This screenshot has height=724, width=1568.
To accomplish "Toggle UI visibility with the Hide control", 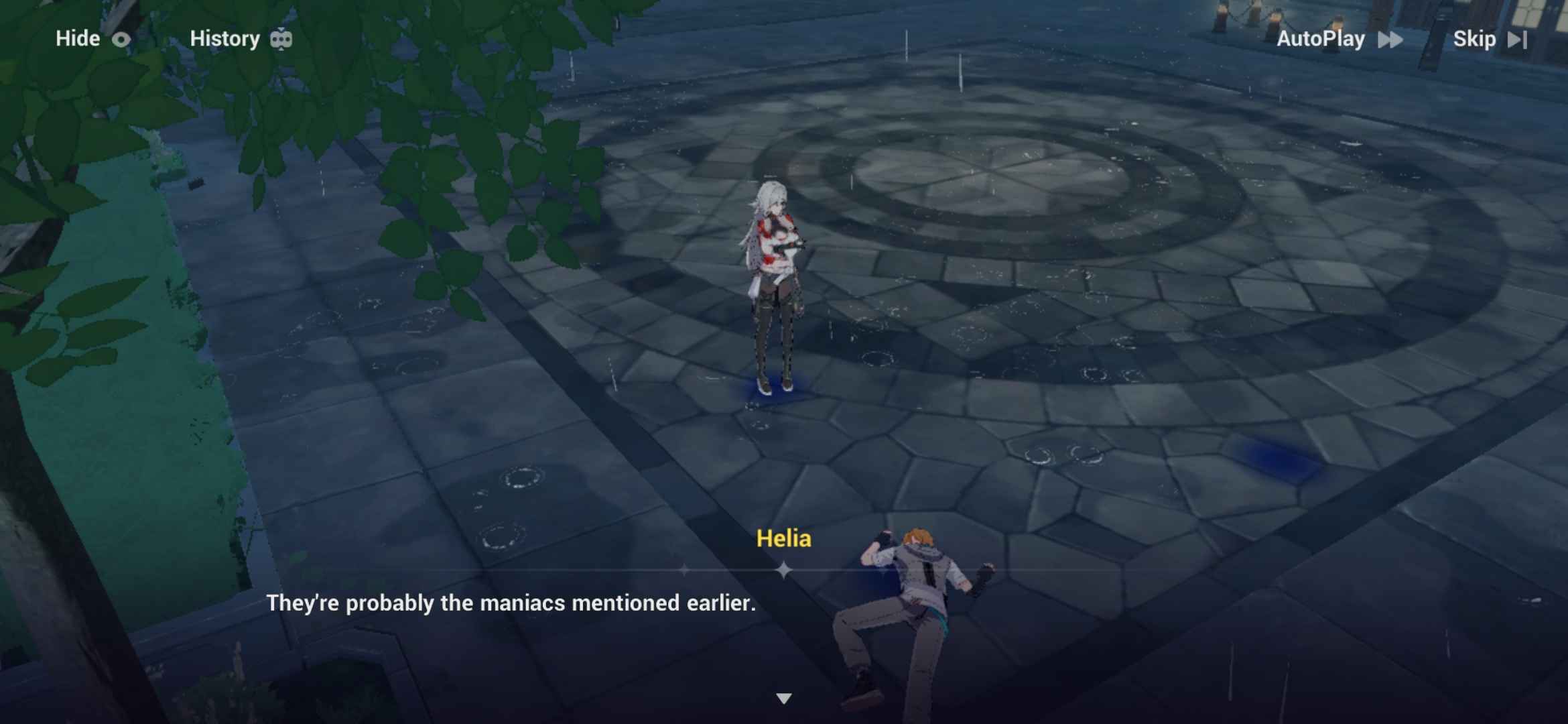I will pos(94,38).
